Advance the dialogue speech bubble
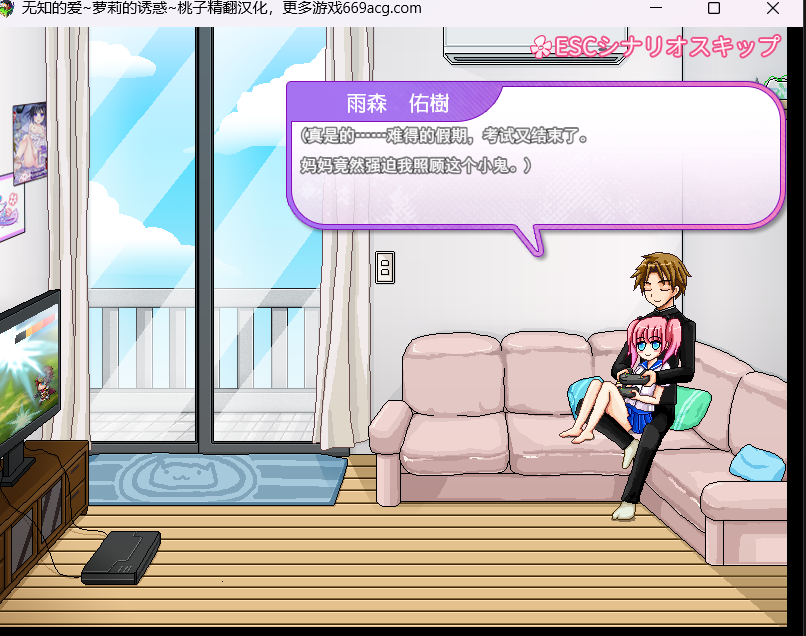The image size is (806, 636). click(x=534, y=154)
